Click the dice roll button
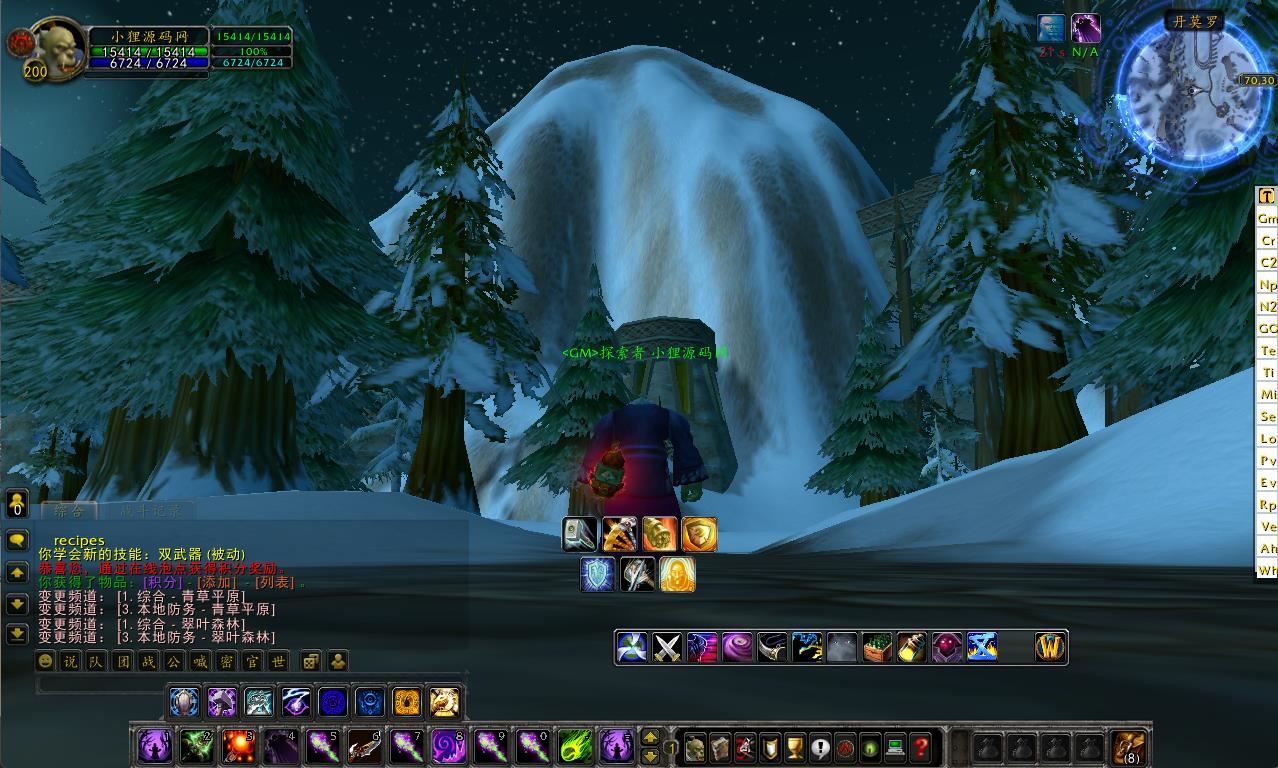 [x=311, y=661]
